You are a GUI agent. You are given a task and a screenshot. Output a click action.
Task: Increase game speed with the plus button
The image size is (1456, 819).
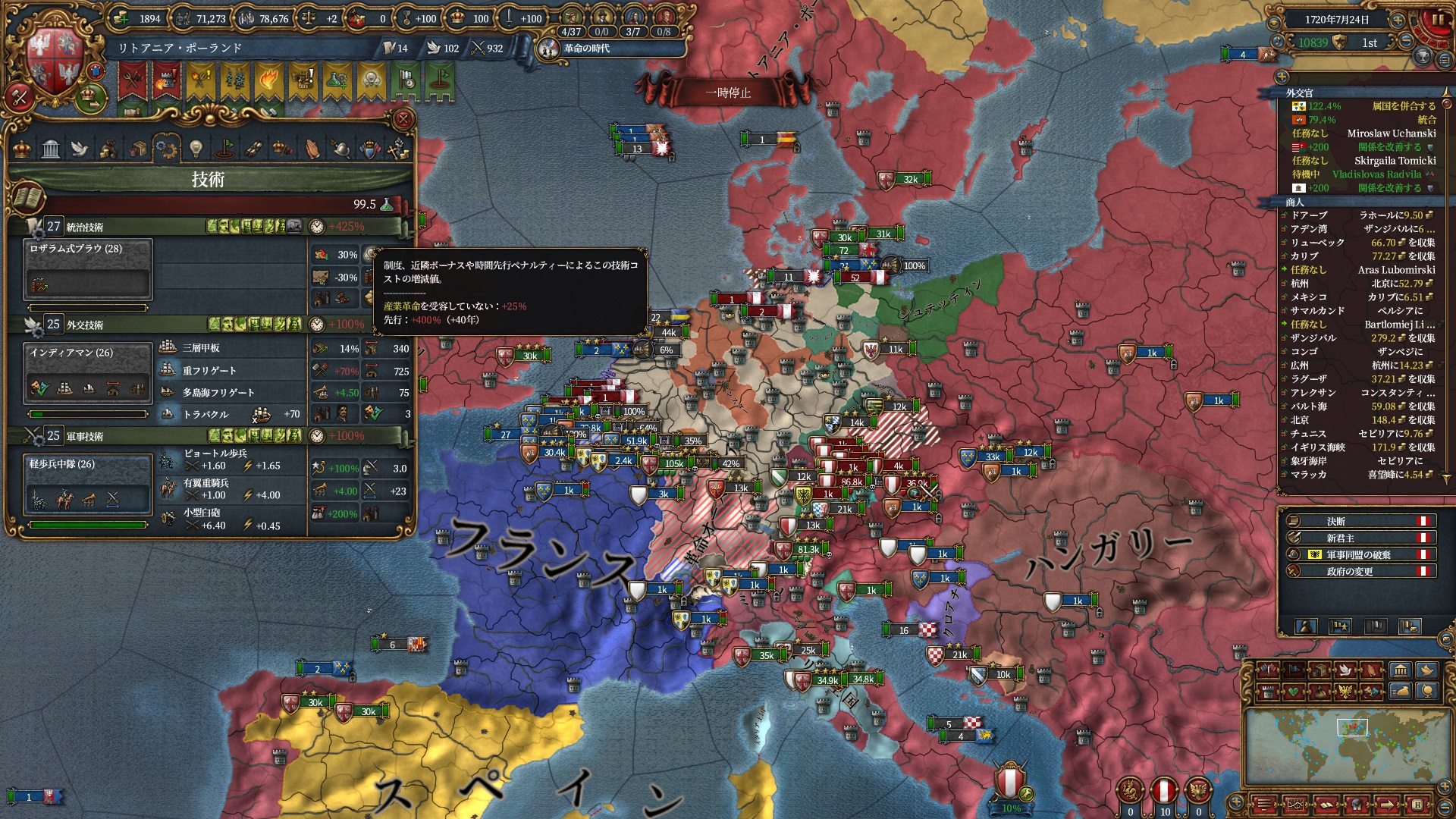click(x=1397, y=20)
